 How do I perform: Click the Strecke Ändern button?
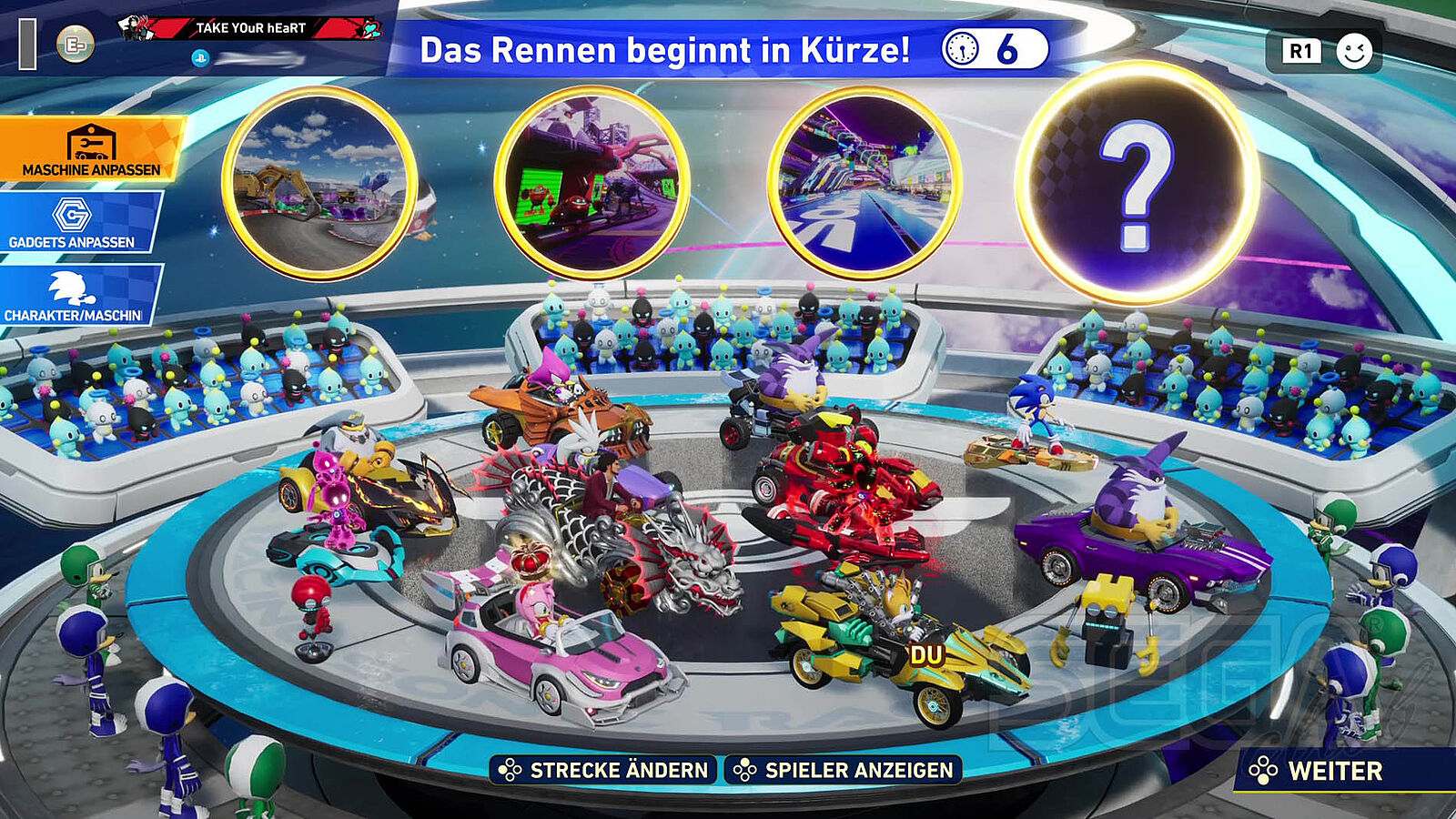pyautogui.click(x=603, y=770)
